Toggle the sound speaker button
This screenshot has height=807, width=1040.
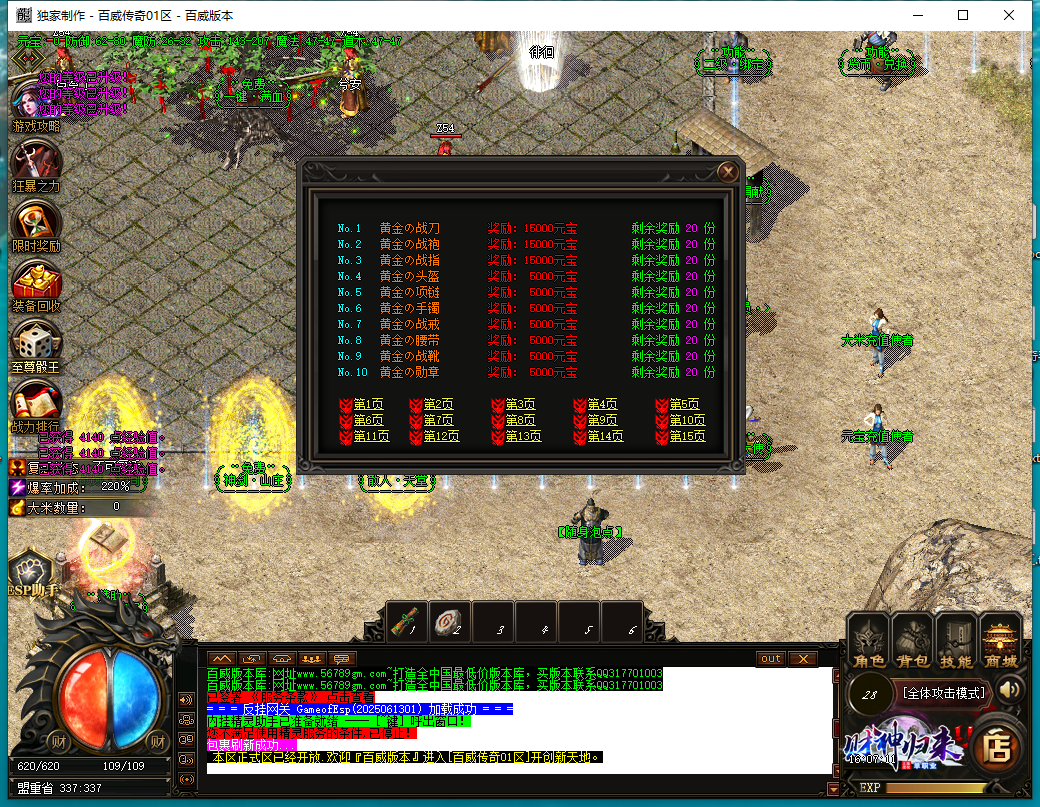tap(1011, 689)
